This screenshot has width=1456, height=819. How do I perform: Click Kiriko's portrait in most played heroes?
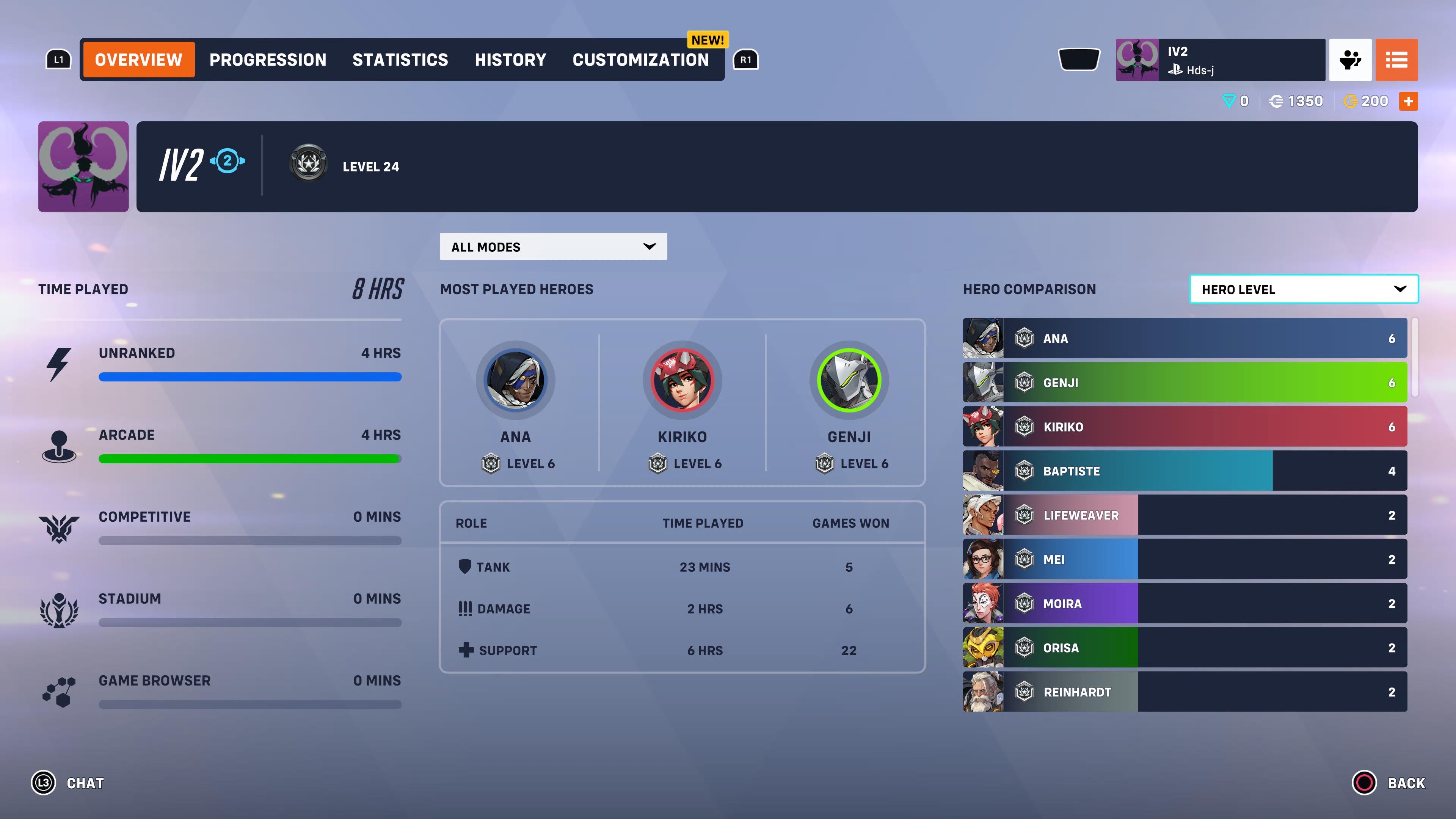tap(682, 380)
